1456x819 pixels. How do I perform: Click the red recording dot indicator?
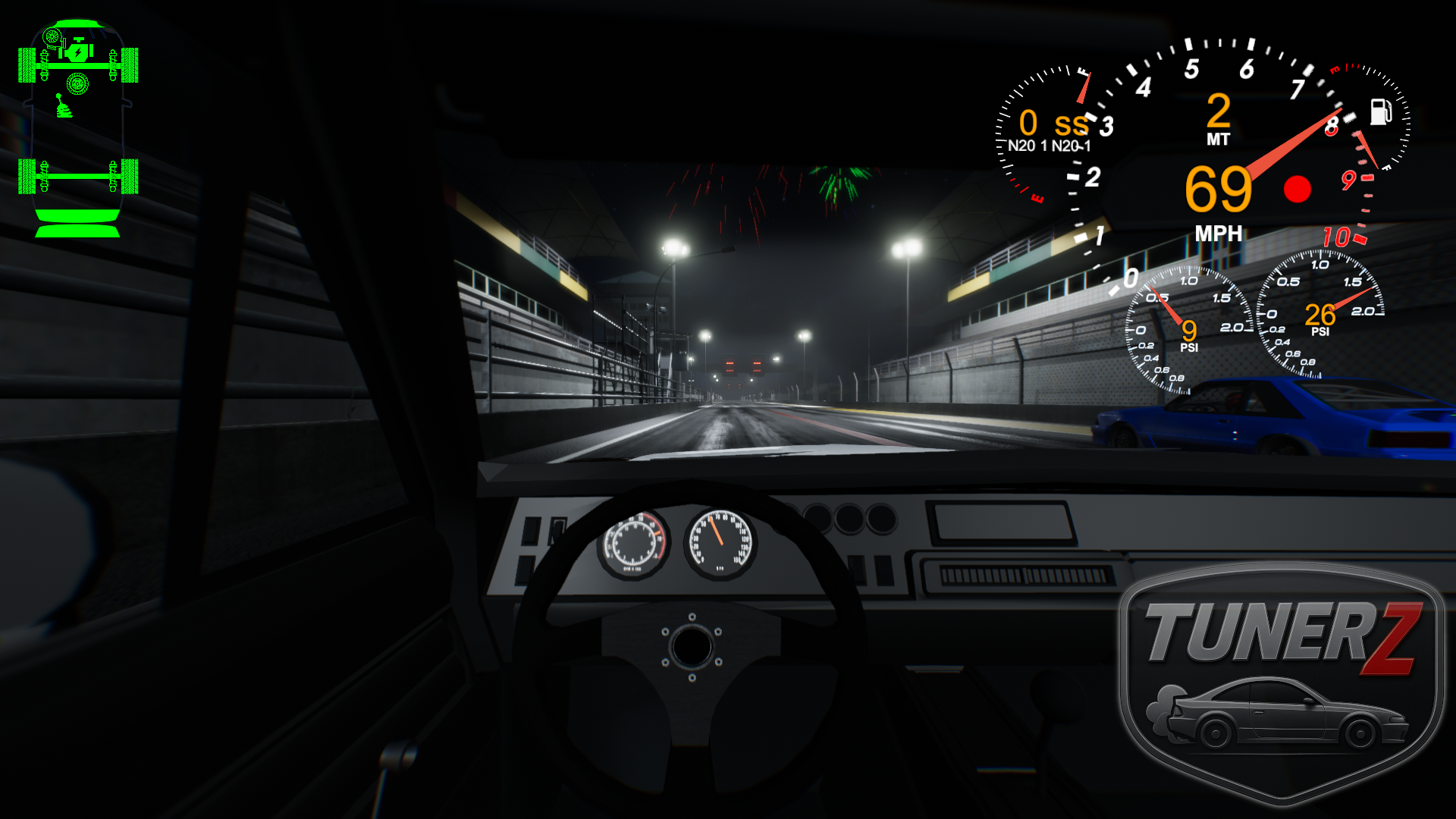click(x=1297, y=189)
